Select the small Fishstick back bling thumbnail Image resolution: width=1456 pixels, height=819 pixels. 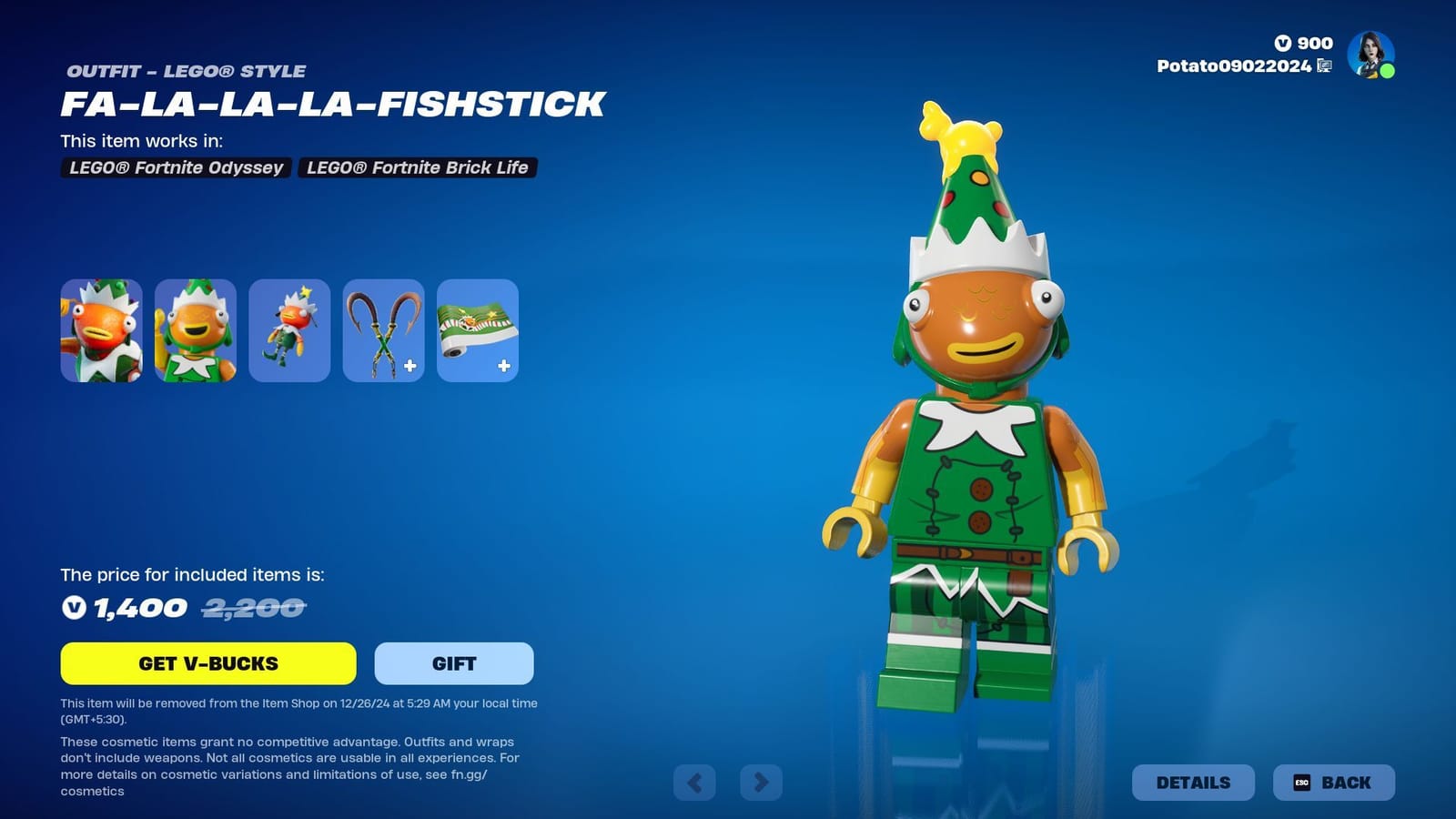pos(289,330)
